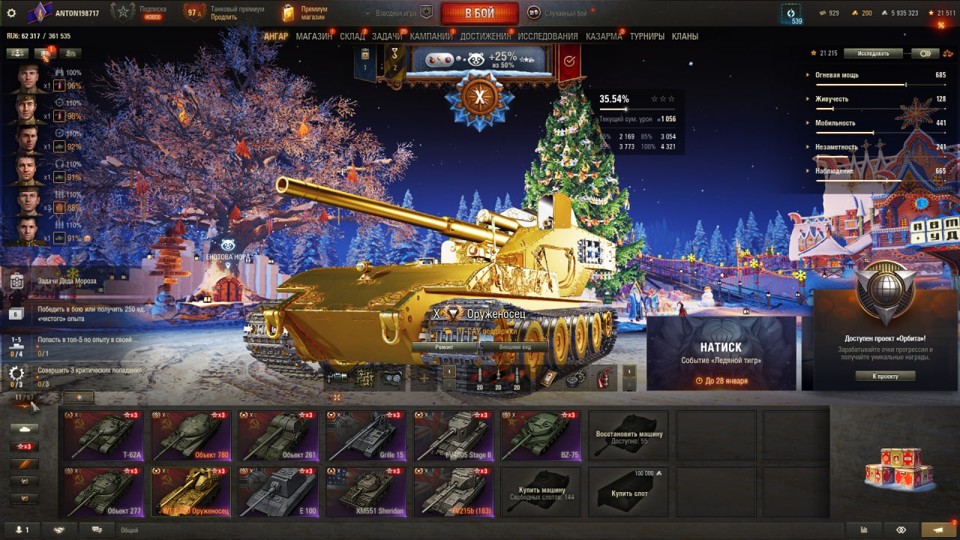Open the ДОСТИЖЕНИЯ tab
The image size is (960, 540).
tap(485, 37)
